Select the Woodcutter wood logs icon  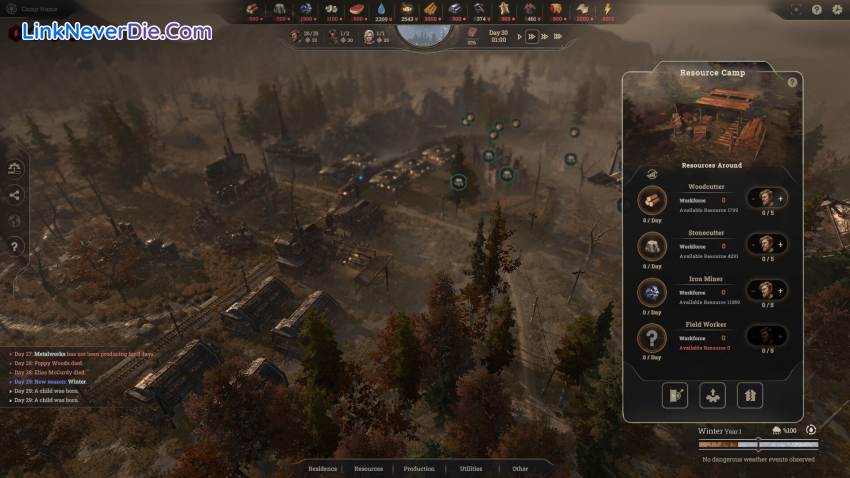[x=652, y=200]
